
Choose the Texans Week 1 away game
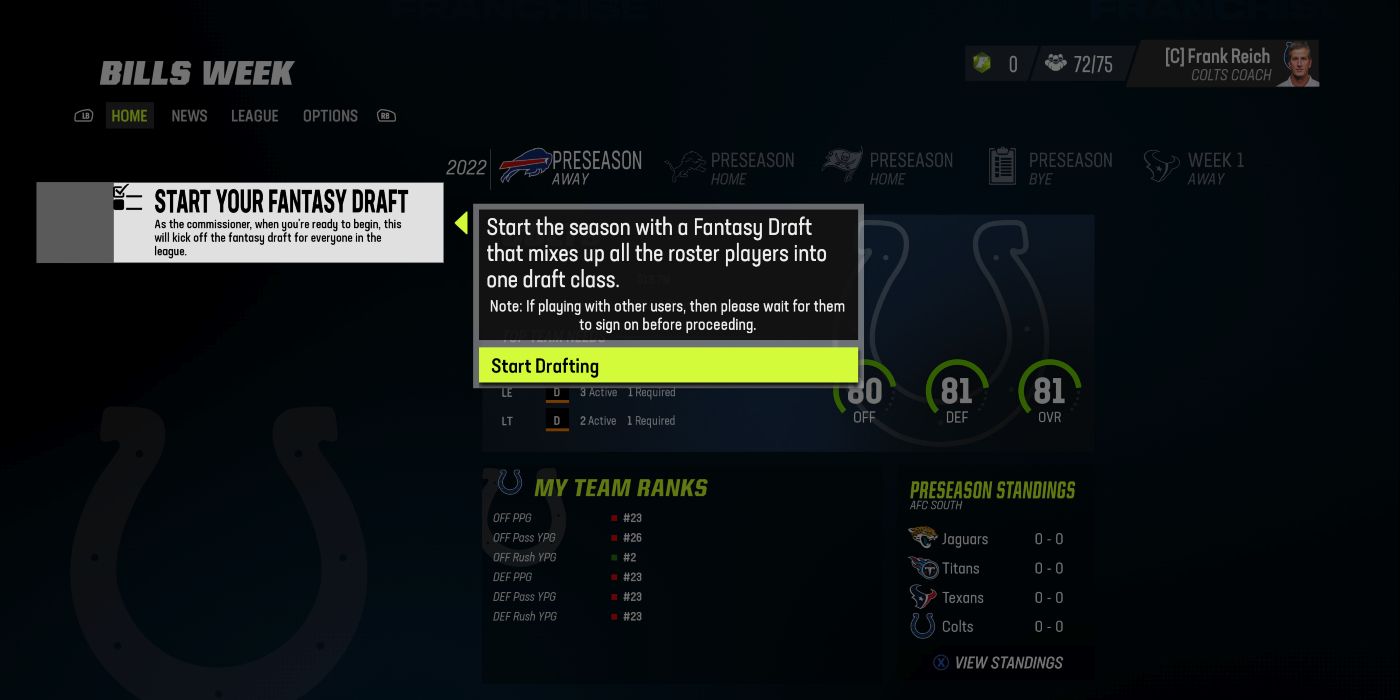tap(1195, 167)
